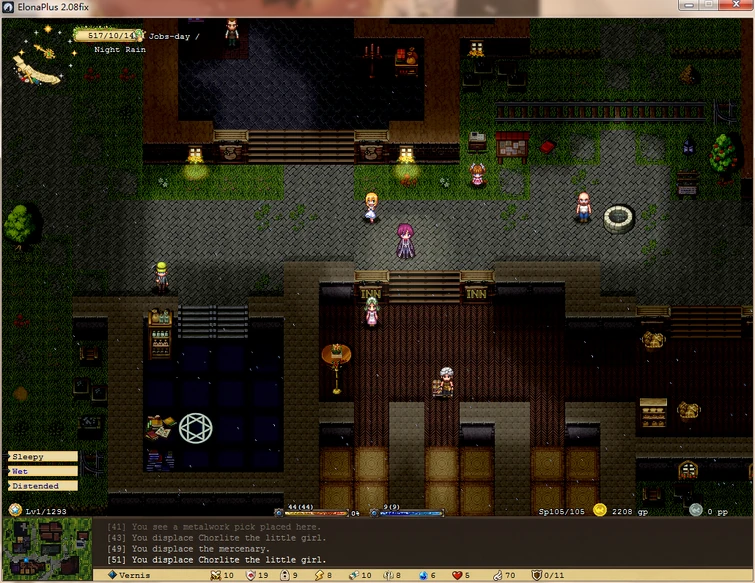Click the town minimap
This screenshot has width=755, height=583.
coord(46,546)
